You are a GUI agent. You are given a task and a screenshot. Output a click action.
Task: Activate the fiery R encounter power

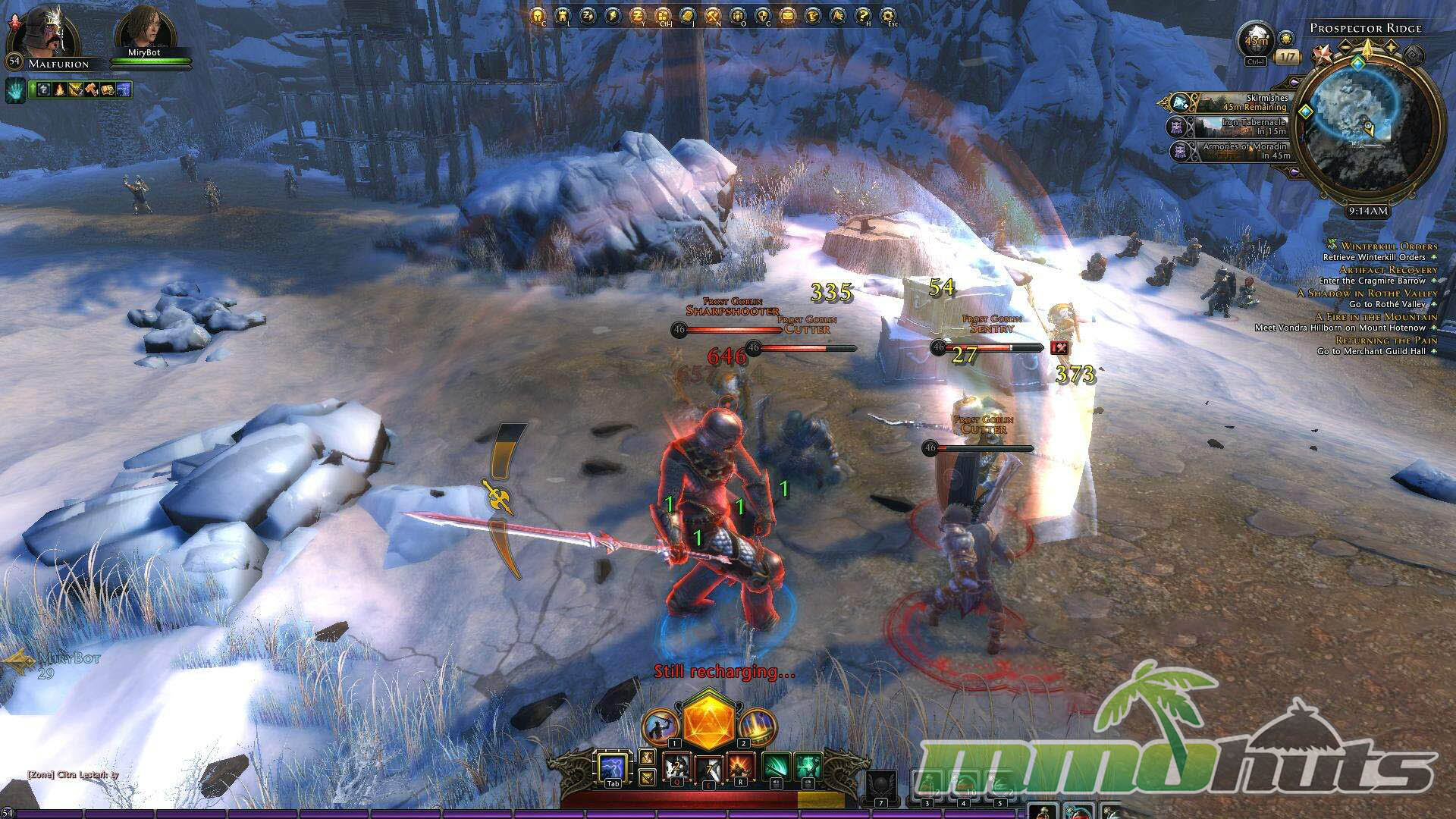pyautogui.click(x=741, y=767)
